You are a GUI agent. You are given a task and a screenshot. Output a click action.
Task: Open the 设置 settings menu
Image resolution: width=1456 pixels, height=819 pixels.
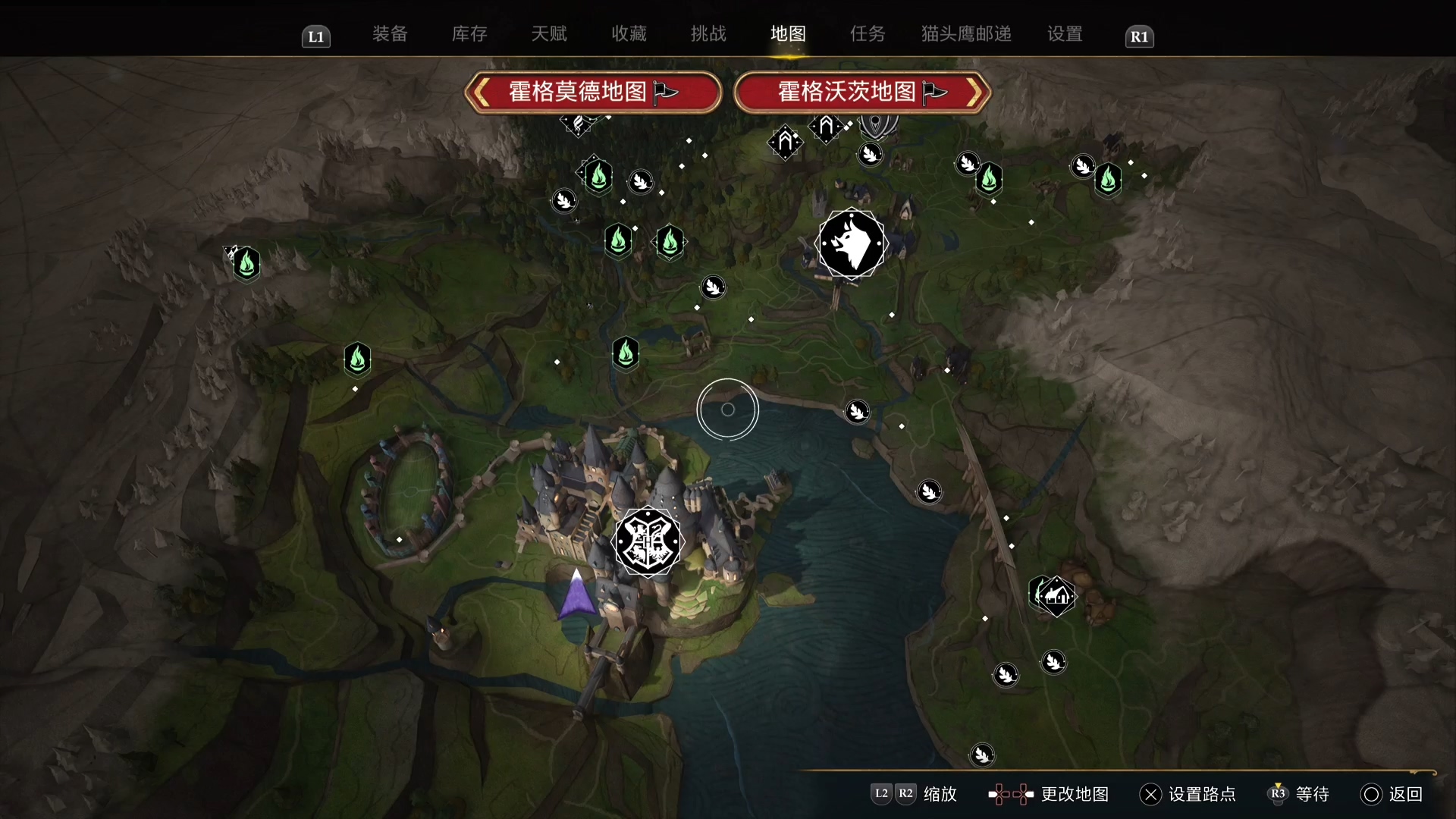click(x=1063, y=33)
